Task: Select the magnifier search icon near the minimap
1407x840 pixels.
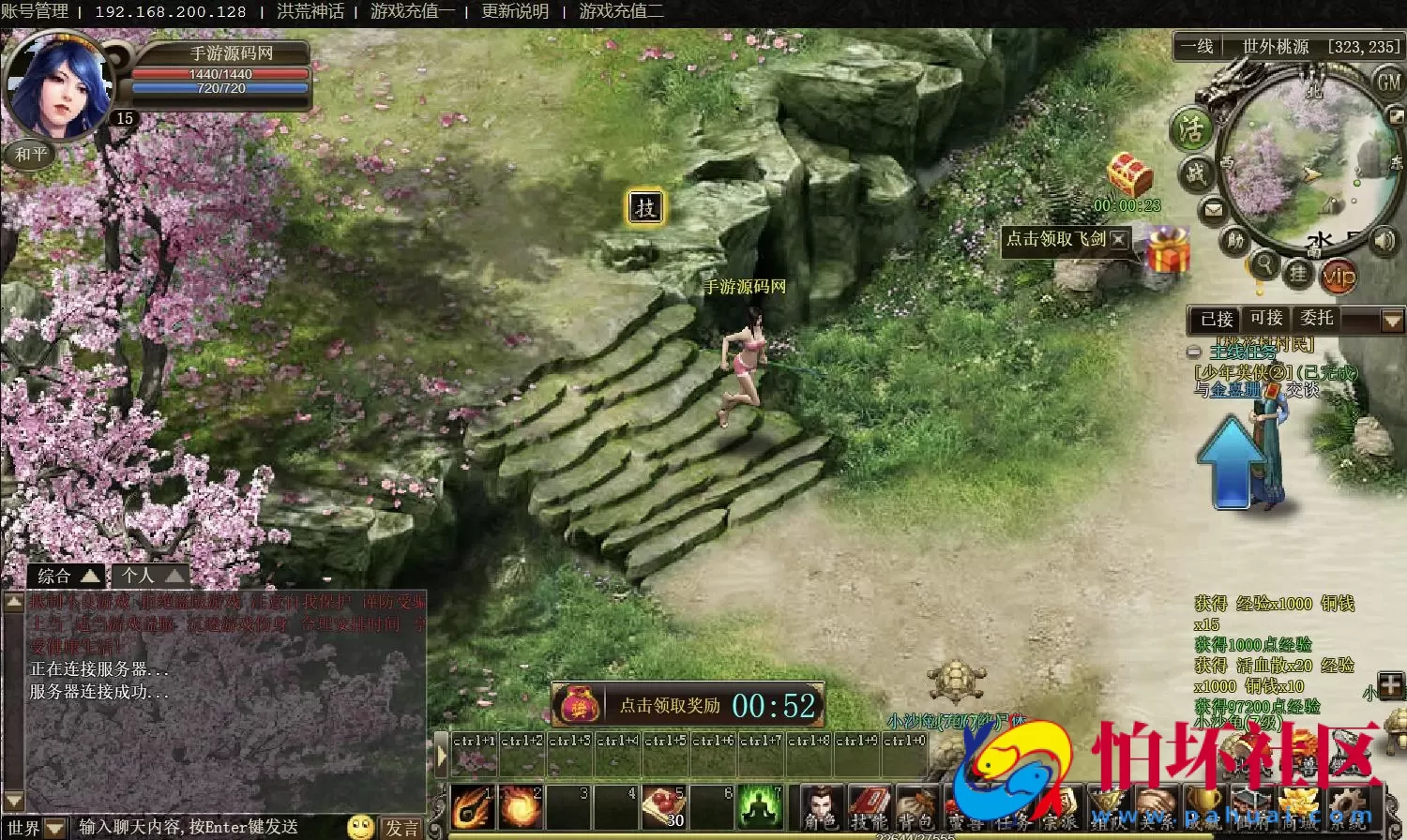Action: (1266, 263)
